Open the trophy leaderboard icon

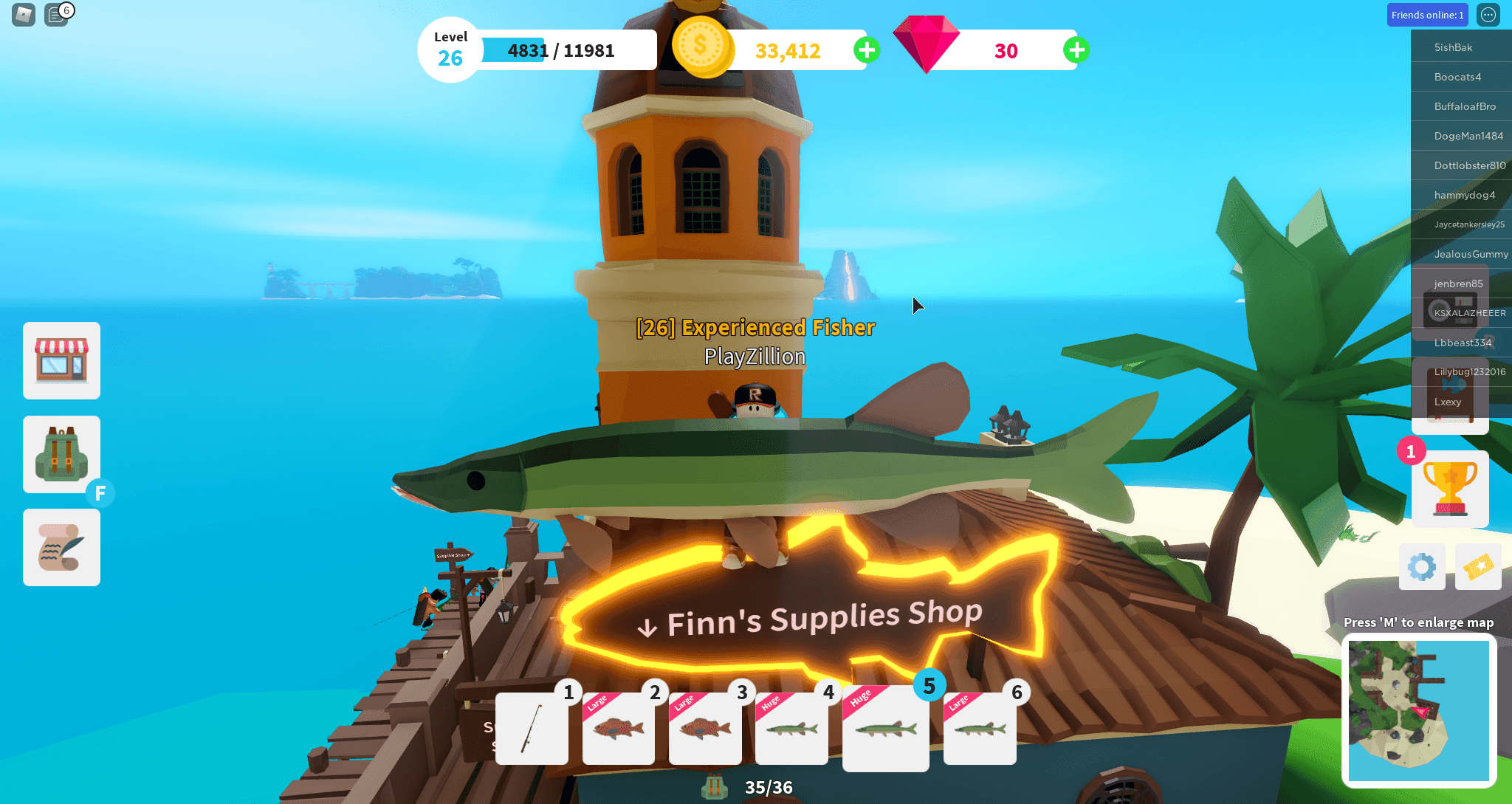1449,489
